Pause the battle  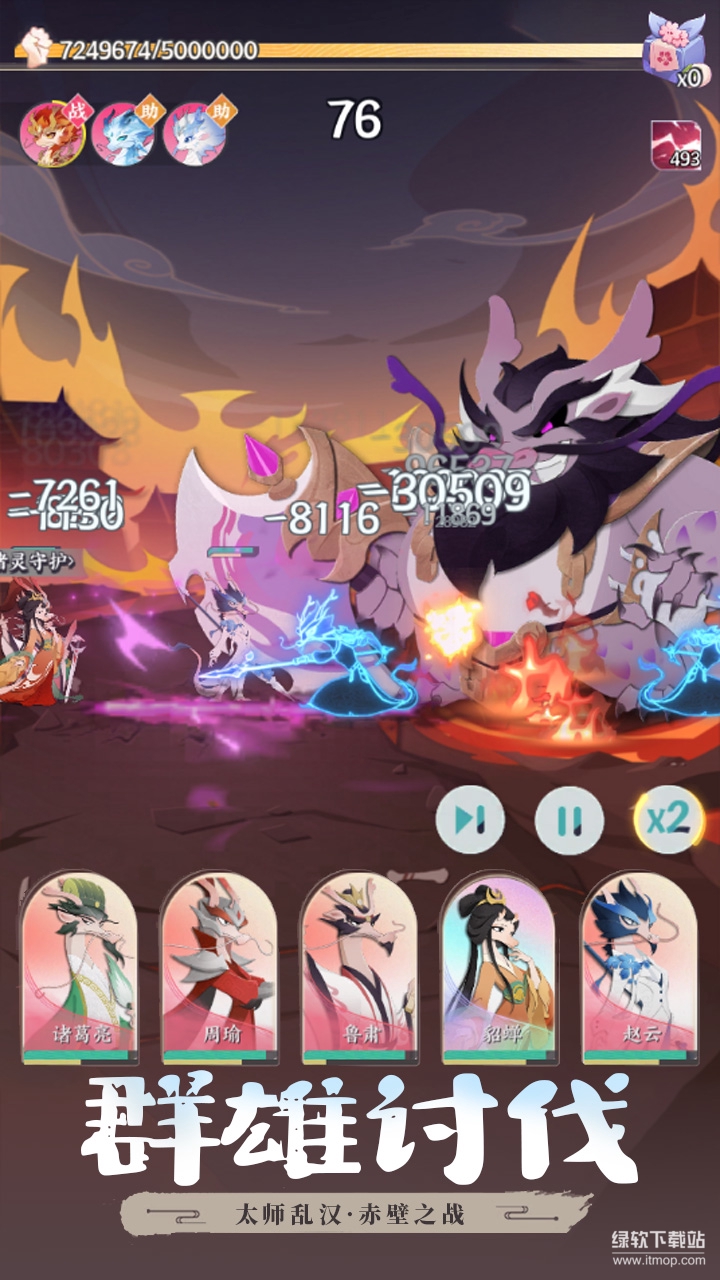(x=569, y=821)
